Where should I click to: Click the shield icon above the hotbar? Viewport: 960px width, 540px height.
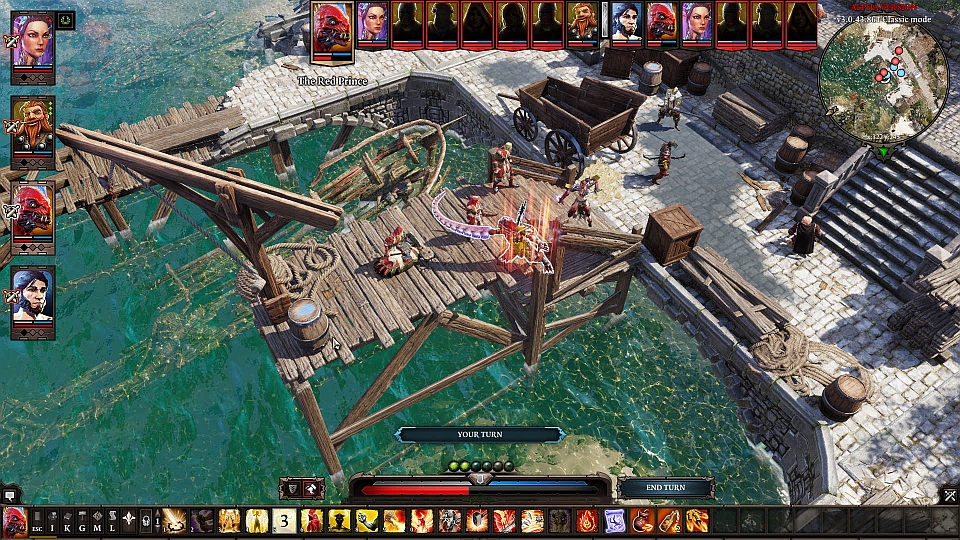point(292,488)
